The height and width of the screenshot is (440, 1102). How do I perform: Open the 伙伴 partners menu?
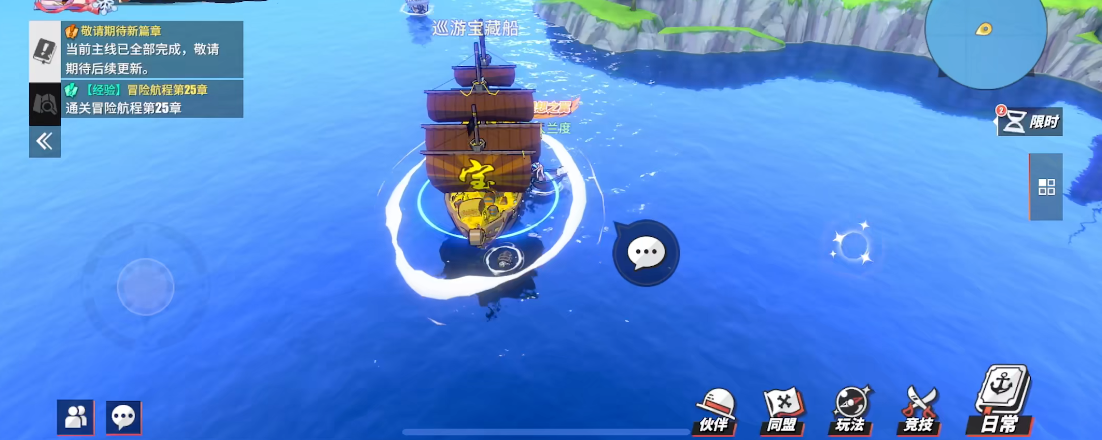coord(715,411)
